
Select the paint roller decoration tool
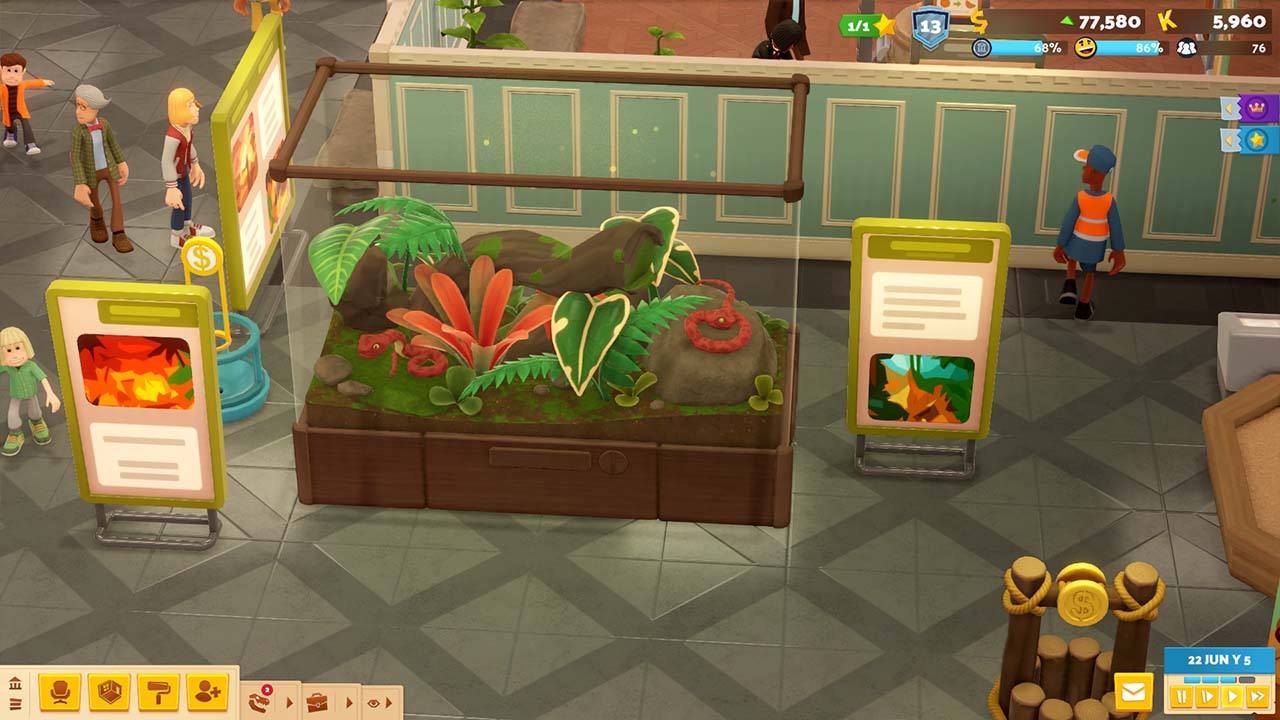pos(158,692)
